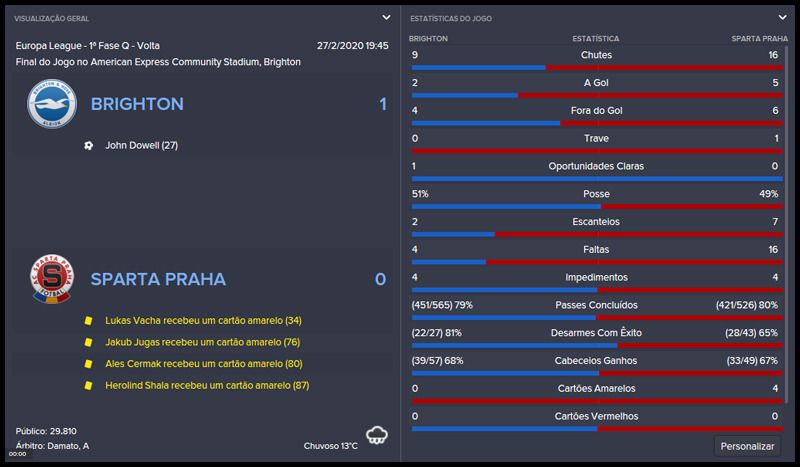Click the Sparta Praha club badge
The image size is (800, 467).
click(x=51, y=279)
